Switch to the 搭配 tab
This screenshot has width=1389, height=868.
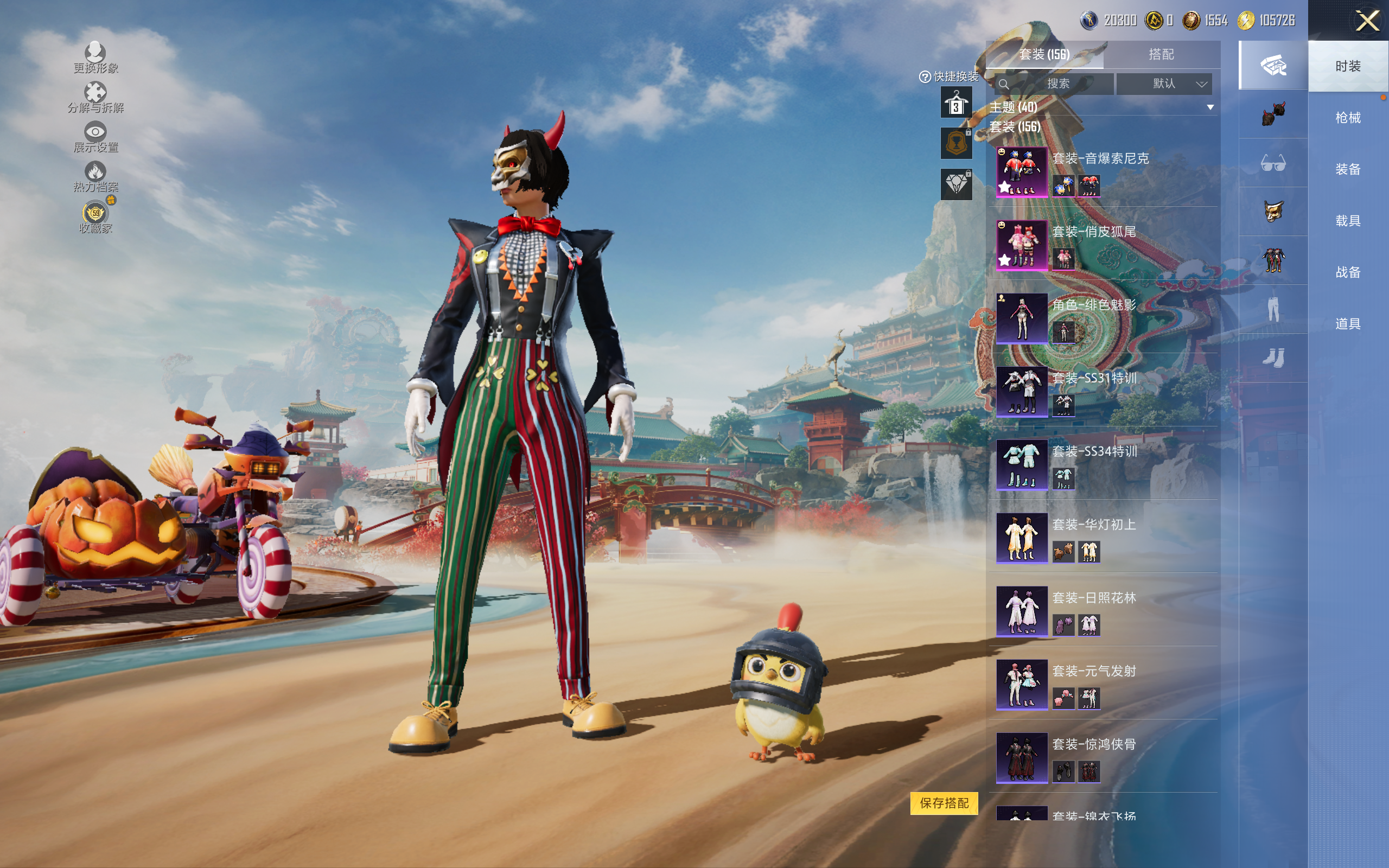click(1161, 55)
